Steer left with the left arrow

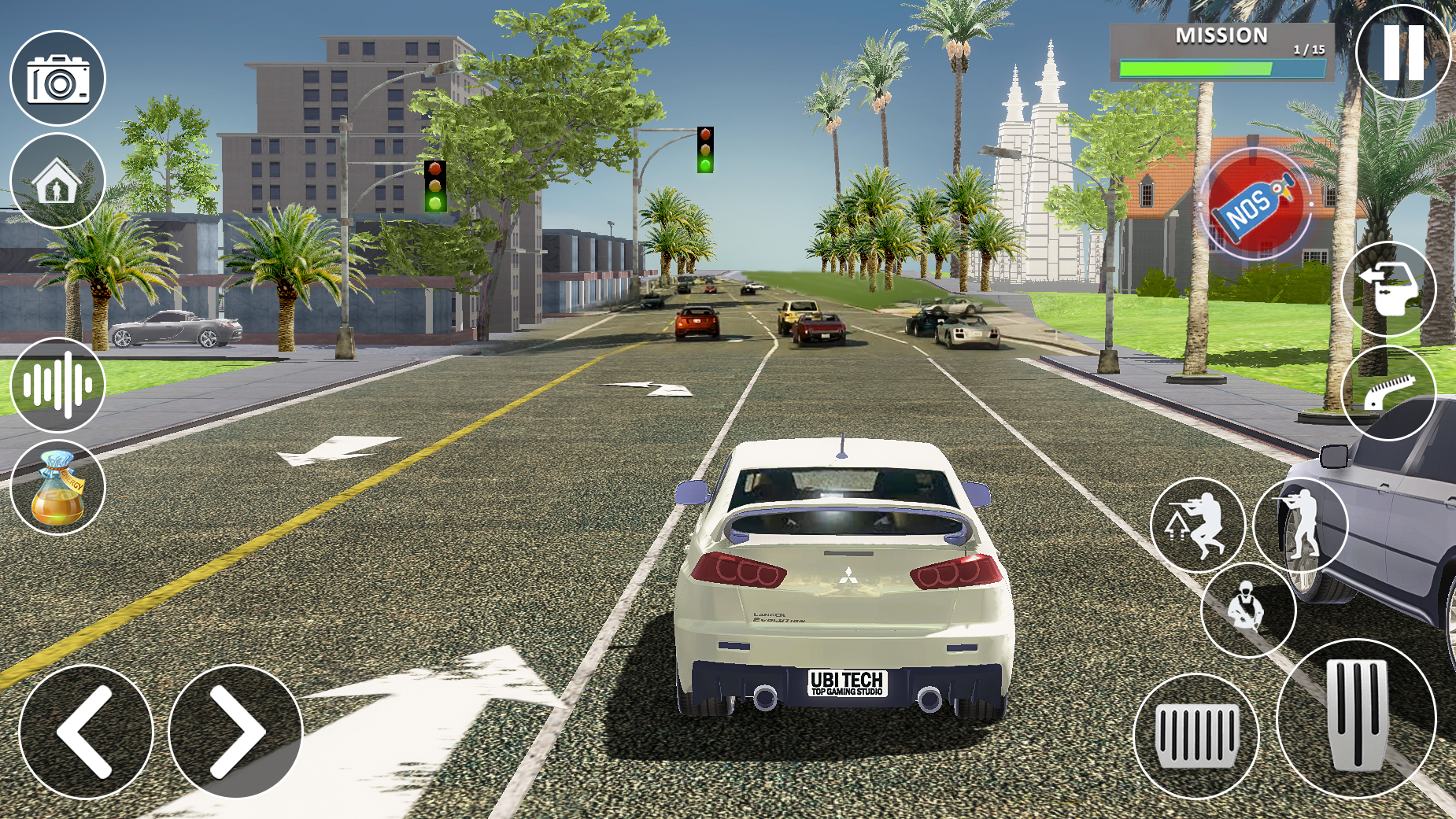click(87, 733)
